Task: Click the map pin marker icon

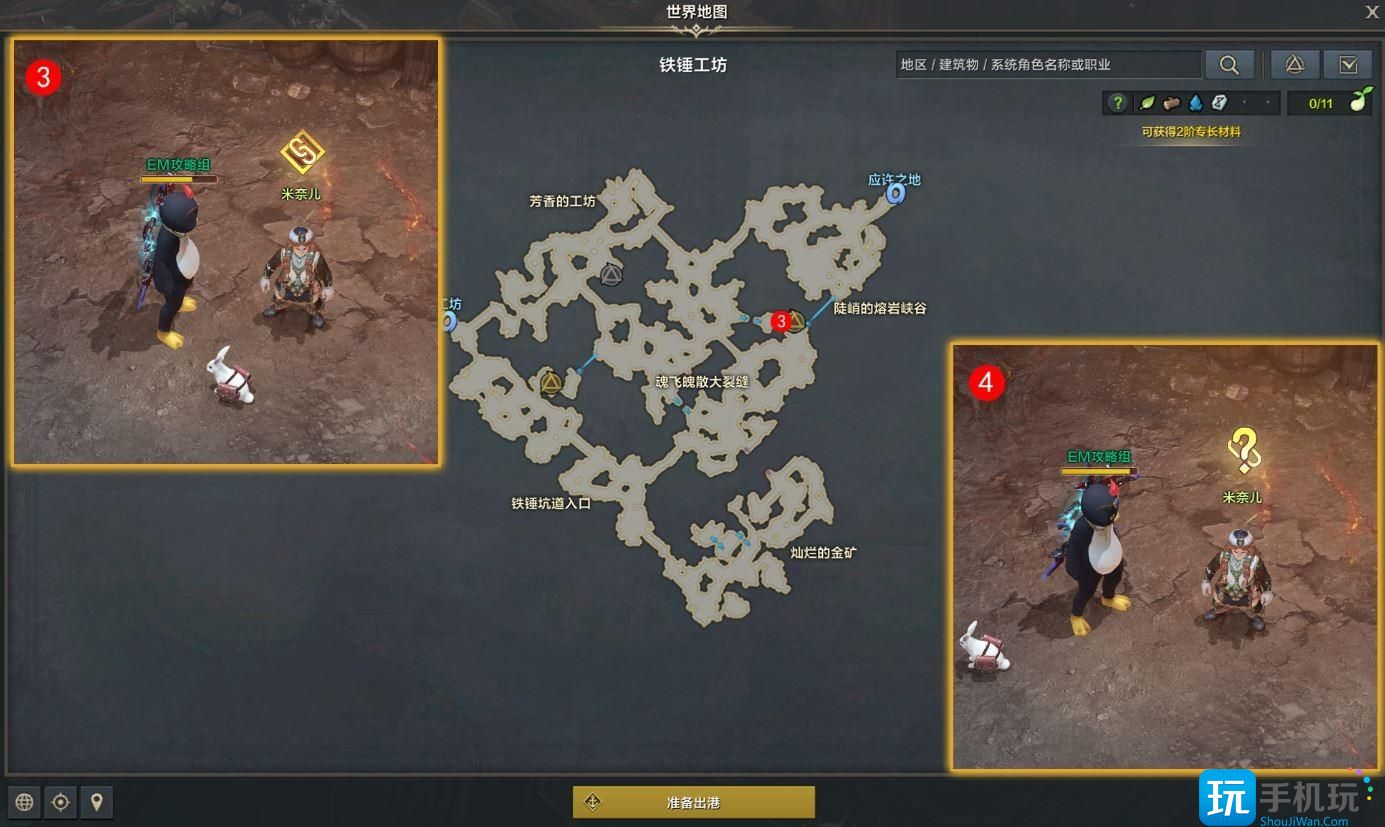Action: [96, 802]
